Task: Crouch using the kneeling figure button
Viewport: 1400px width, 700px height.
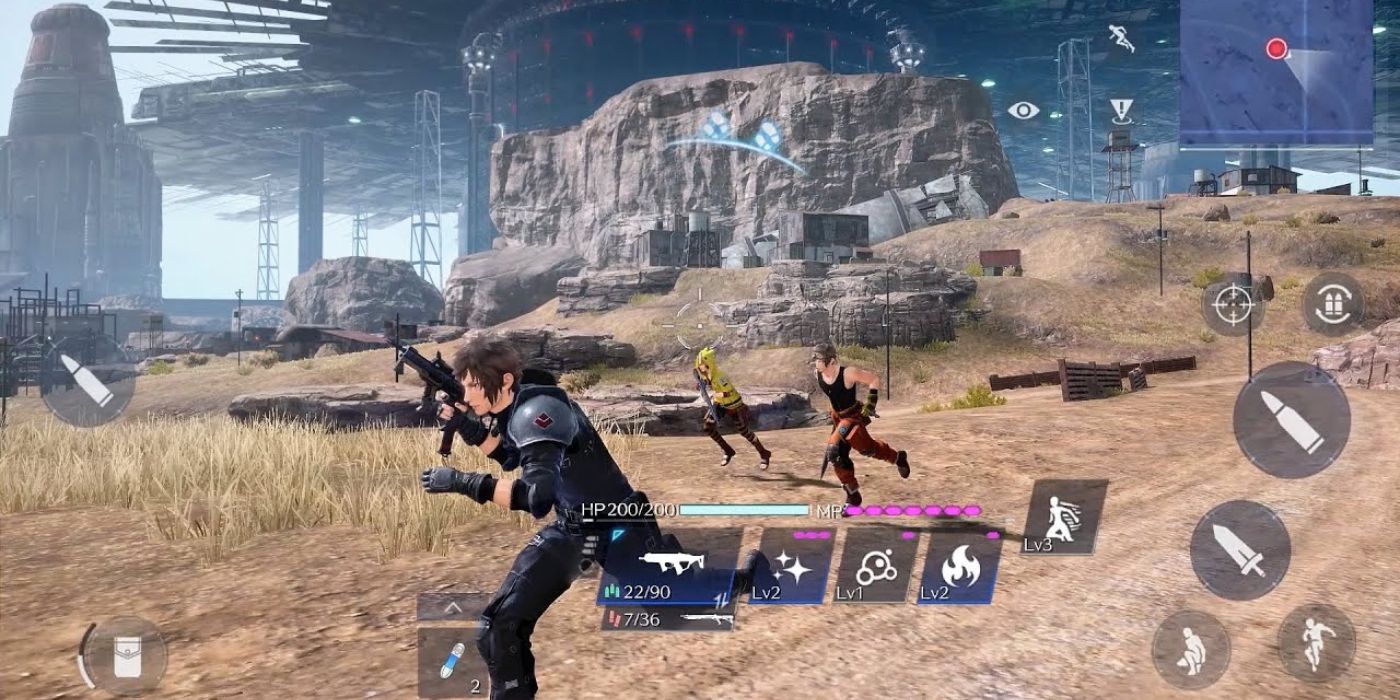Action: pos(1191,649)
